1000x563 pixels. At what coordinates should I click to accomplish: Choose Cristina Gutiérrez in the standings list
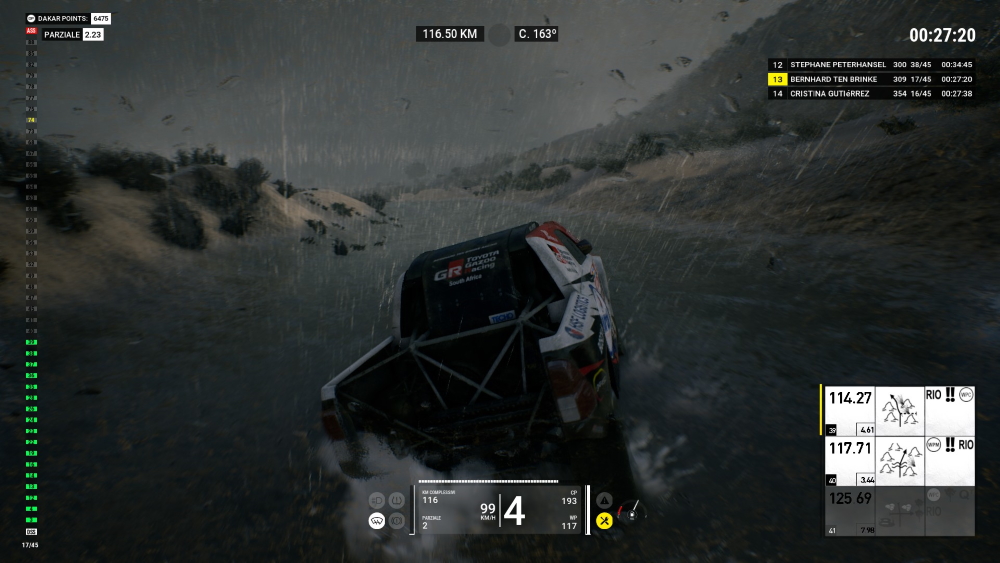[x=871, y=93]
